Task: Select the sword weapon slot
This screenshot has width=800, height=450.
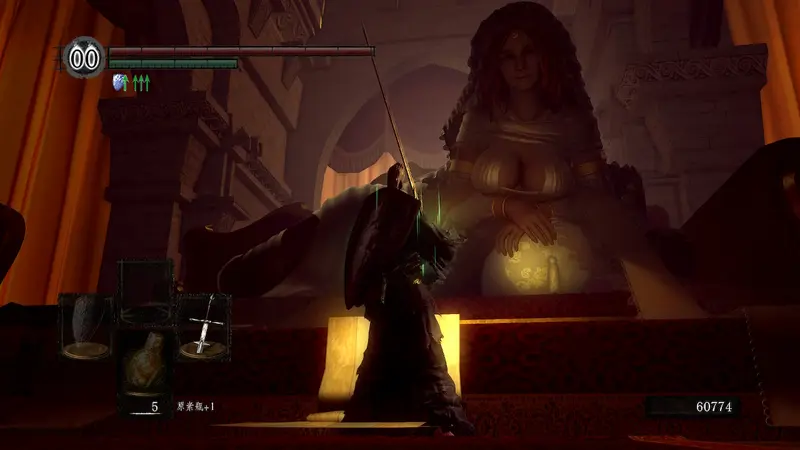Action: pos(203,326)
